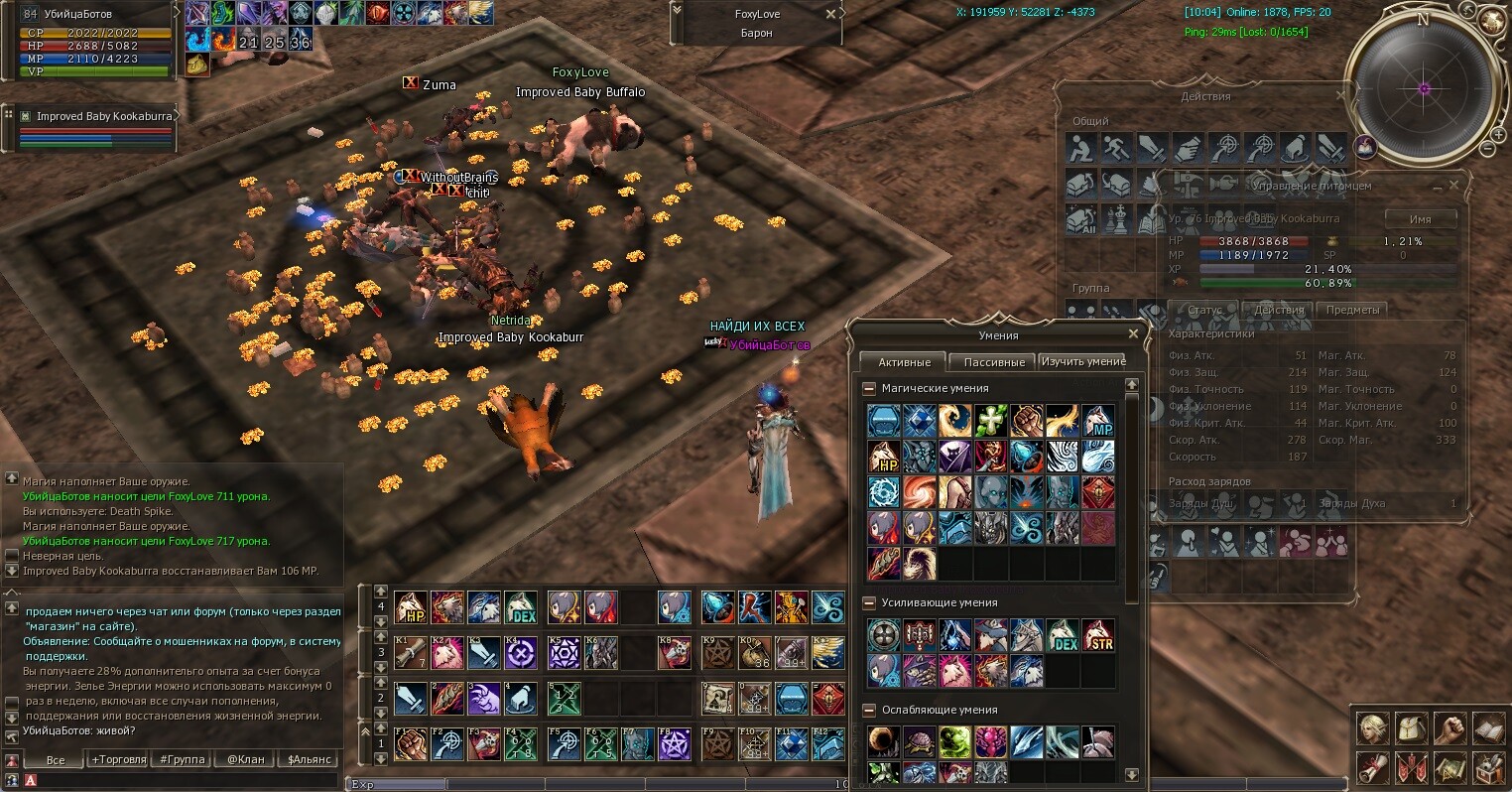Use the sit/stand action icon
This screenshot has height=792, width=1512.
1080,149
